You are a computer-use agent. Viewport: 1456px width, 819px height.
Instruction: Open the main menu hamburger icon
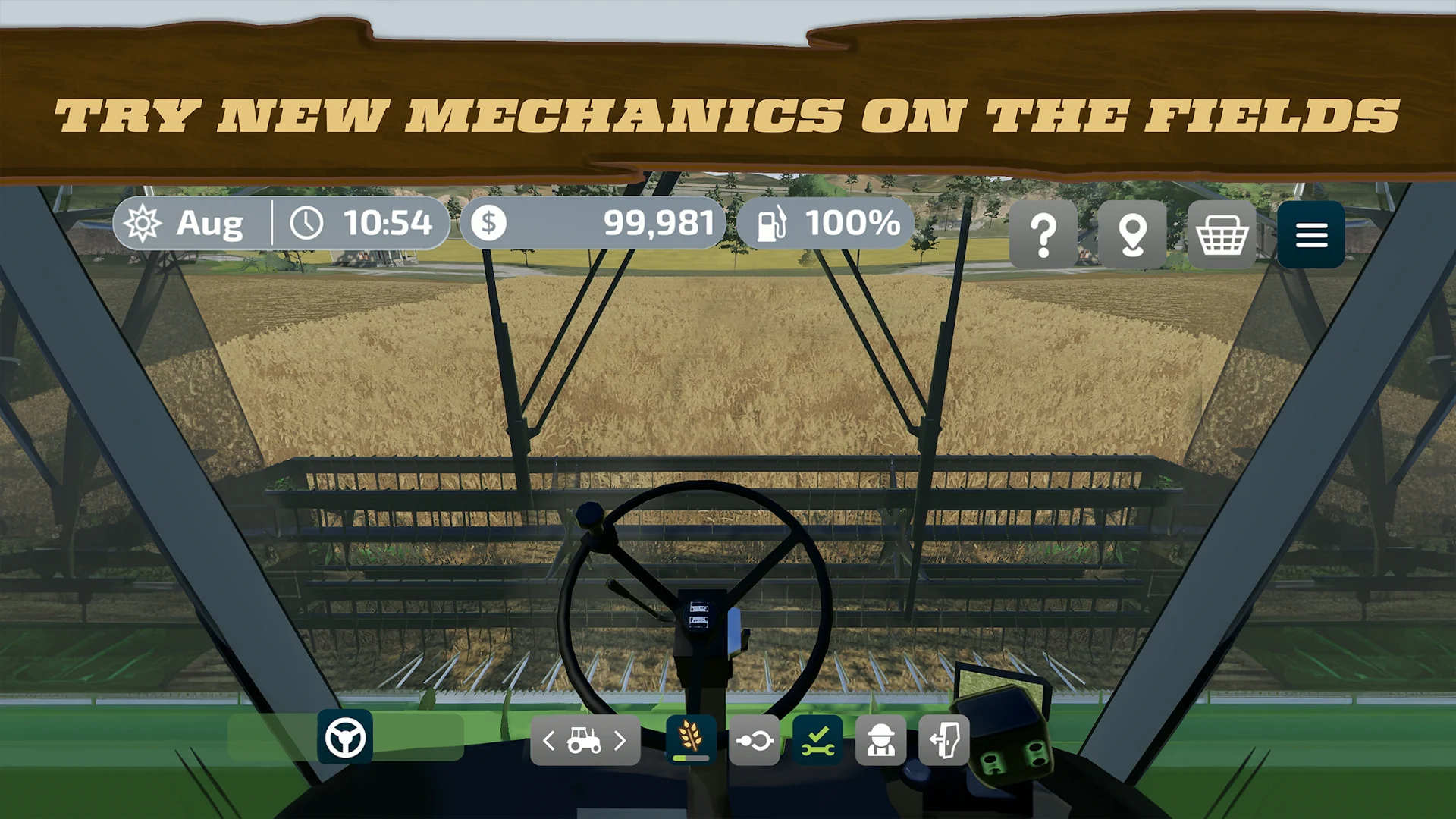point(1311,234)
